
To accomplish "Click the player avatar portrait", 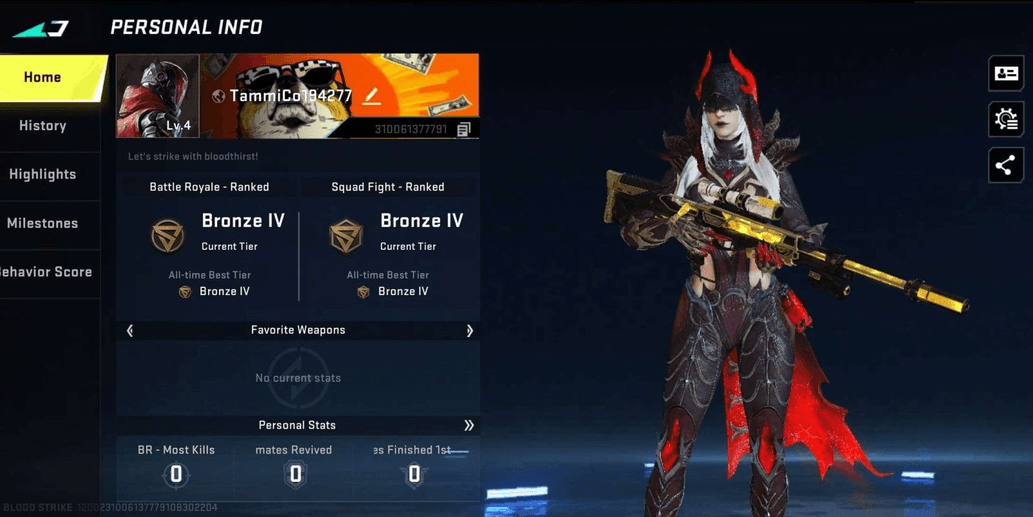I will point(158,96).
